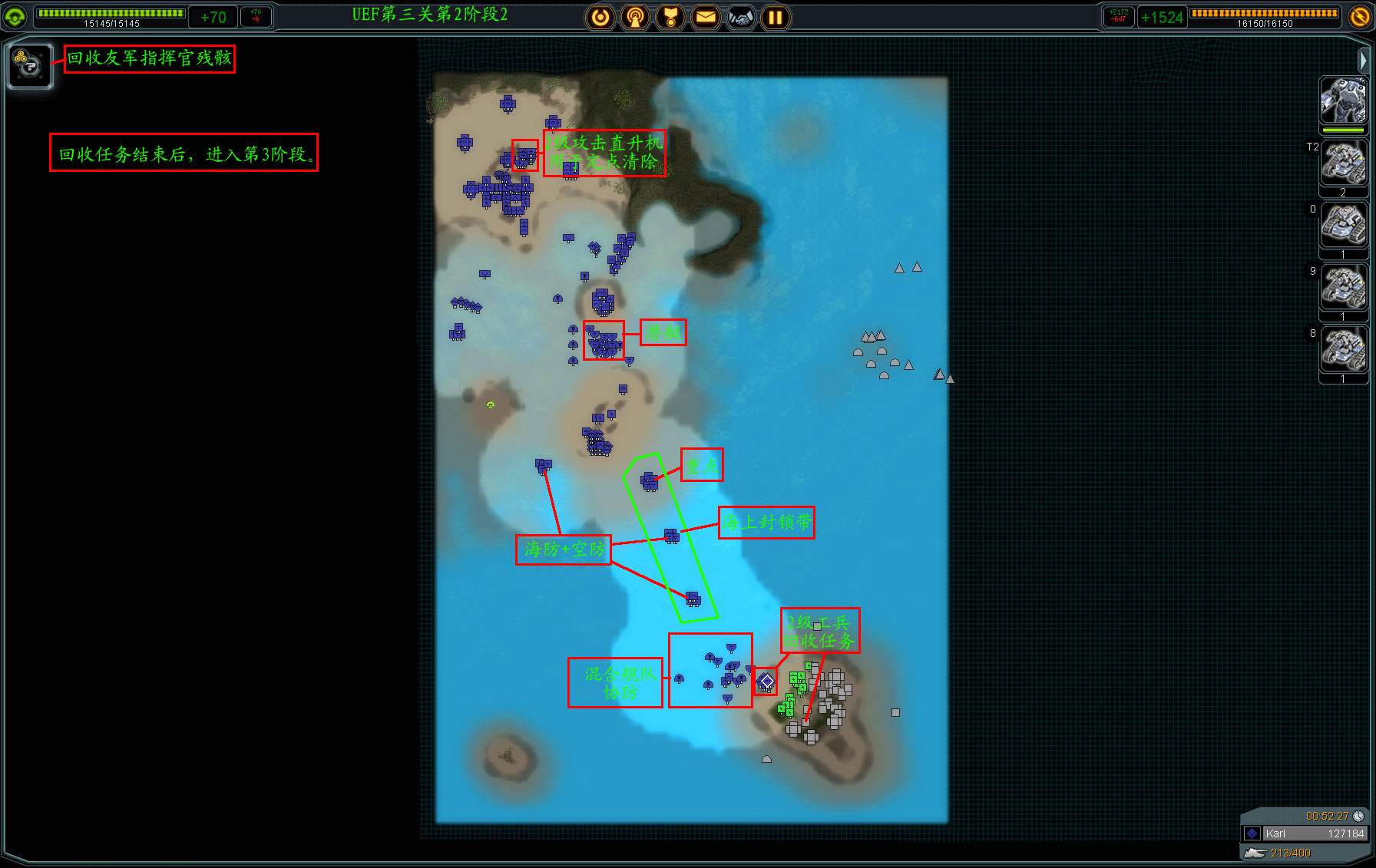Click the orange energy resource icon
The image size is (1376, 868).
(1360, 16)
